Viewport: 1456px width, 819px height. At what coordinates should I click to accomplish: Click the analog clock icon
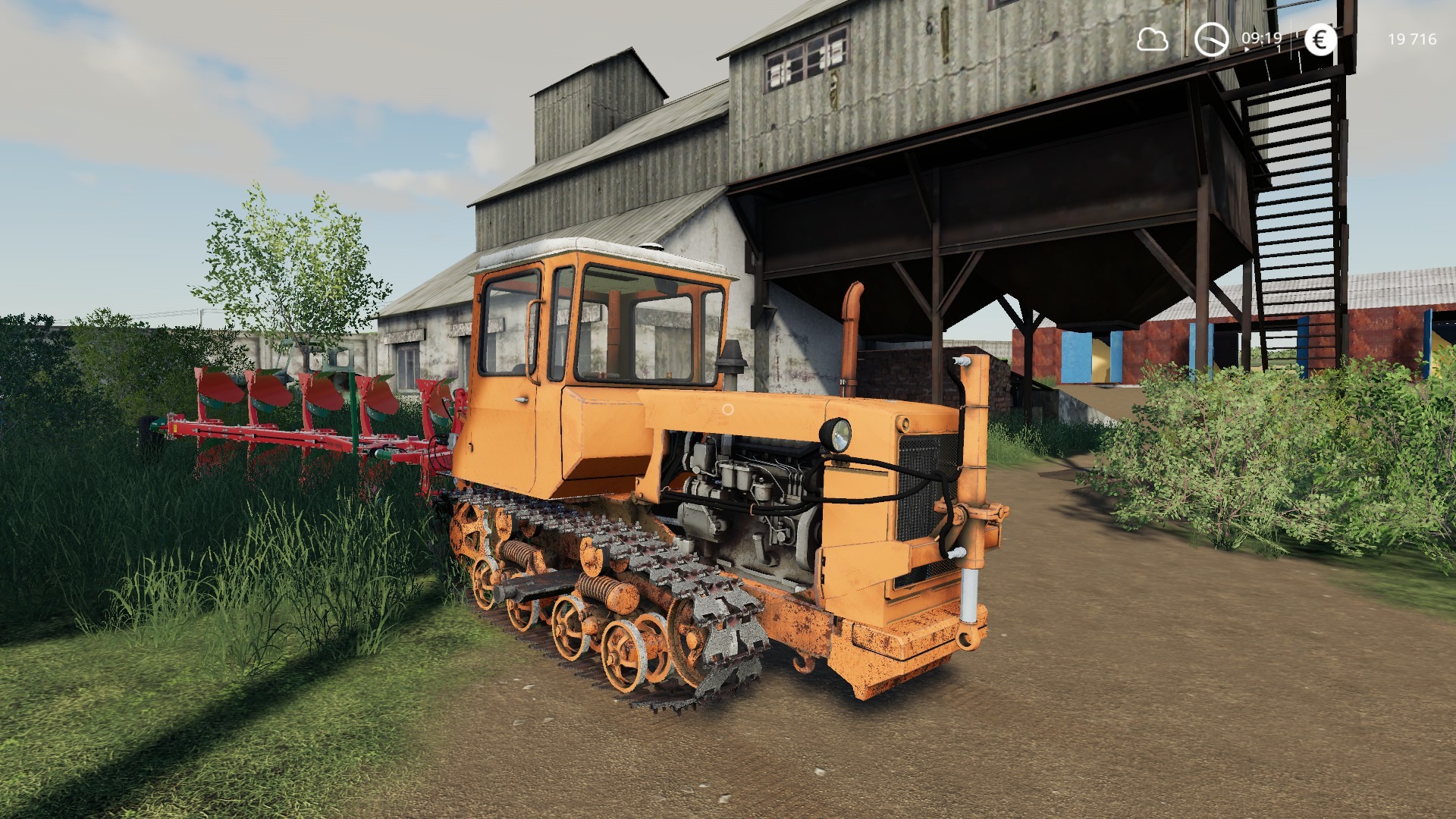pyautogui.click(x=1212, y=39)
